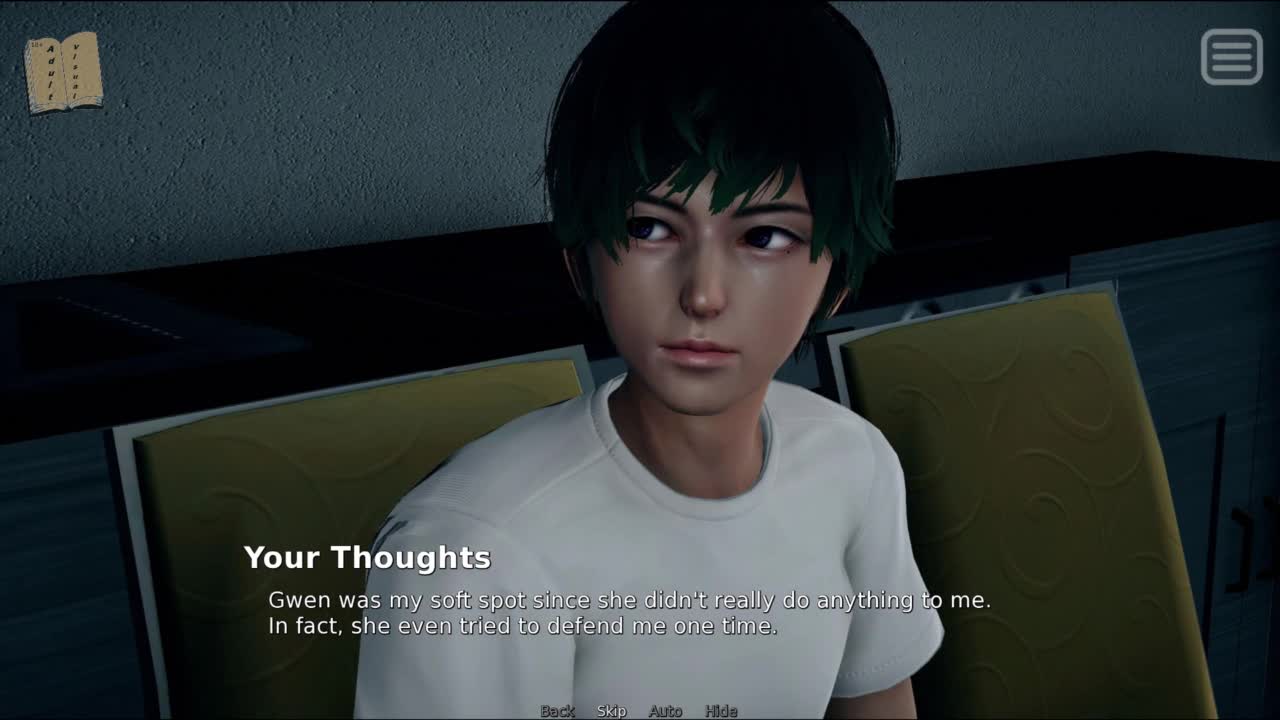Viewport: 1280px width, 720px height.
Task: Activate Skip in the quick menu
Action: point(611,711)
